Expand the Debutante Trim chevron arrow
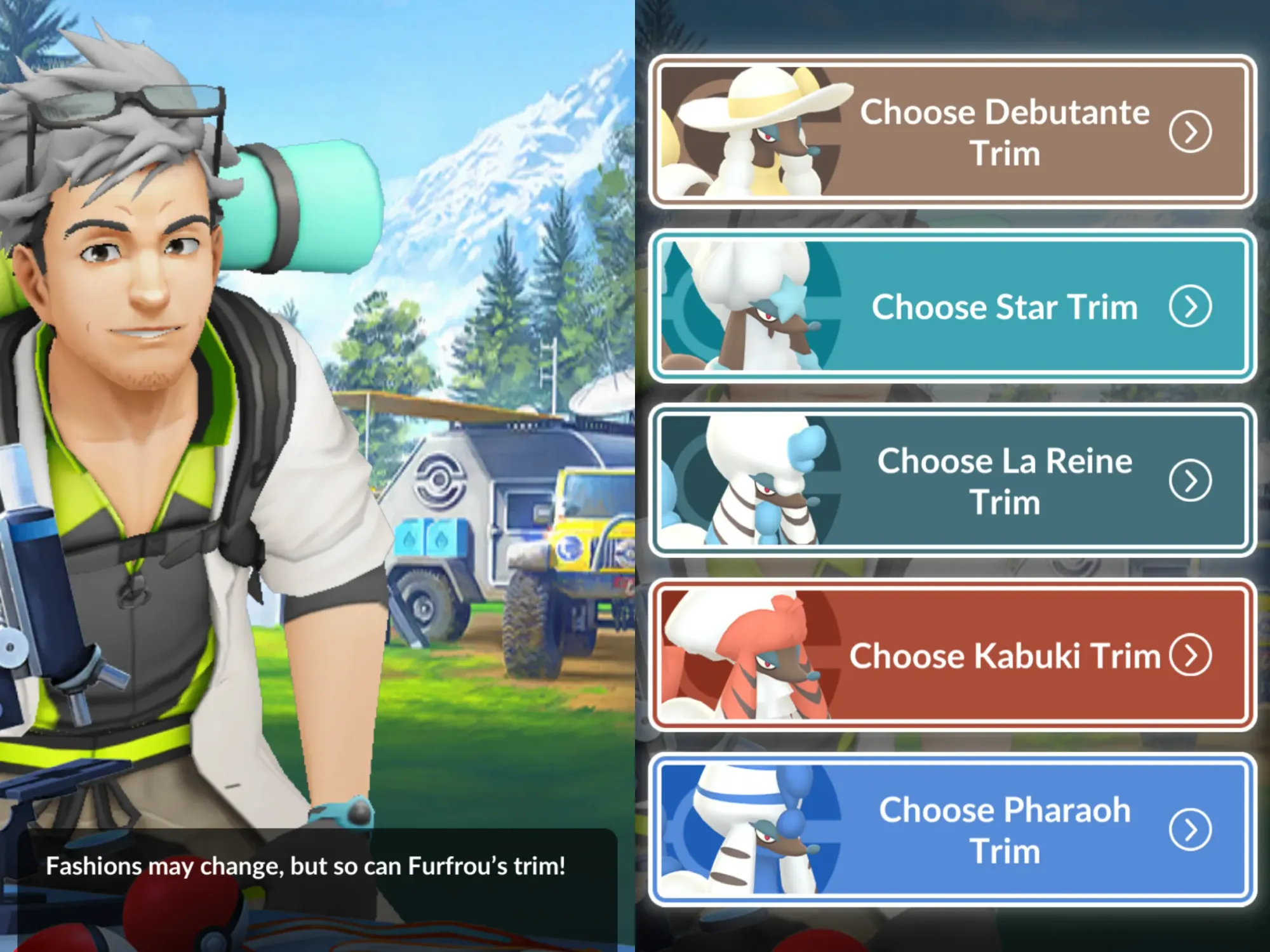The image size is (1270, 952). coord(1192,132)
